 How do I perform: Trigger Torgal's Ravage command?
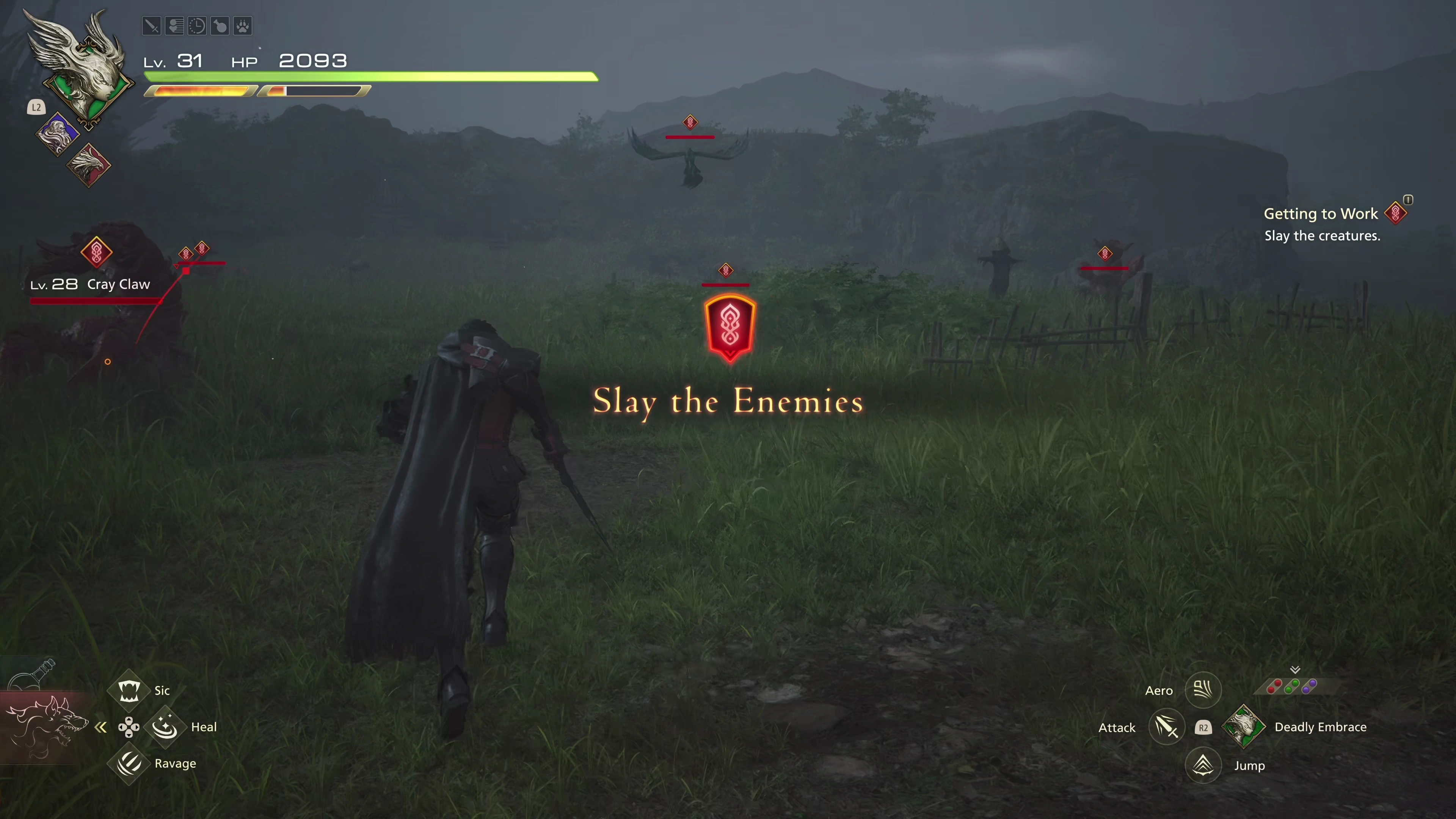[129, 764]
